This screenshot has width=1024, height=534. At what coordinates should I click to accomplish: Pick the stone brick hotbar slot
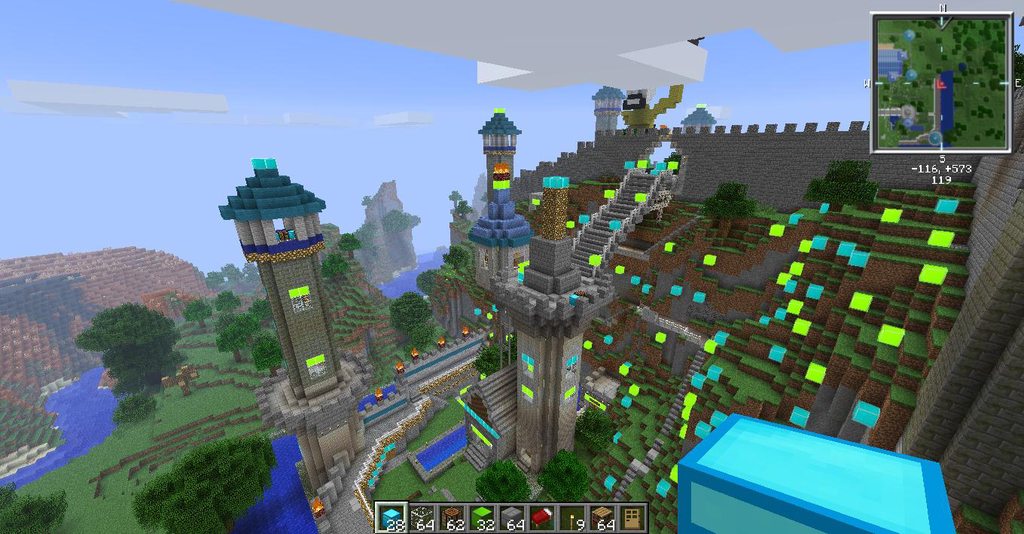pyautogui.click(x=512, y=517)
